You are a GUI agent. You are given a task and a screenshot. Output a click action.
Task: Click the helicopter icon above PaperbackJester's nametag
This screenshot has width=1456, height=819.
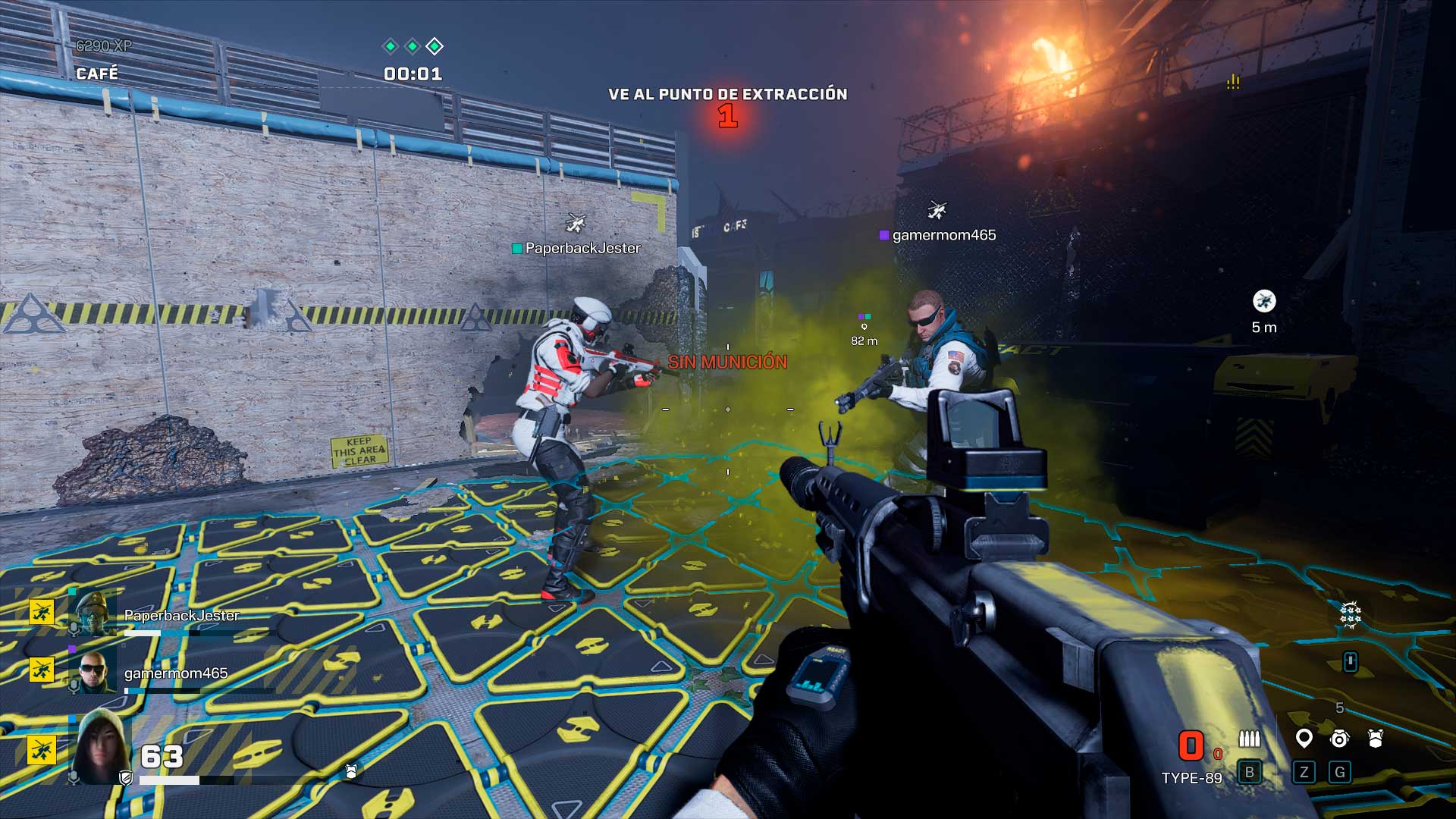tap(576, 223)
